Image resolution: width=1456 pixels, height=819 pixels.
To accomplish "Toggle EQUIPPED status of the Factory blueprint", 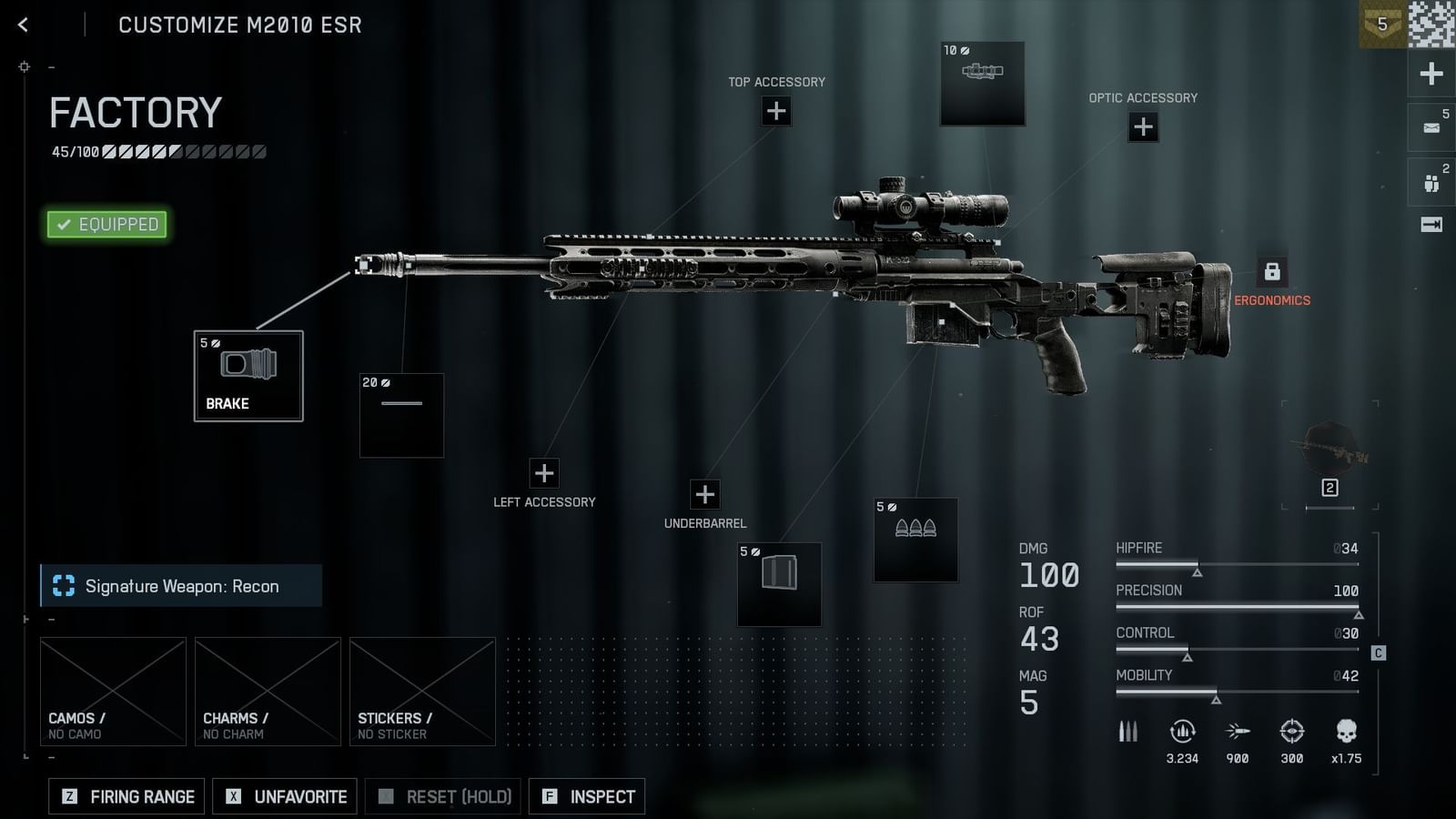I will [x=106, y=223].
